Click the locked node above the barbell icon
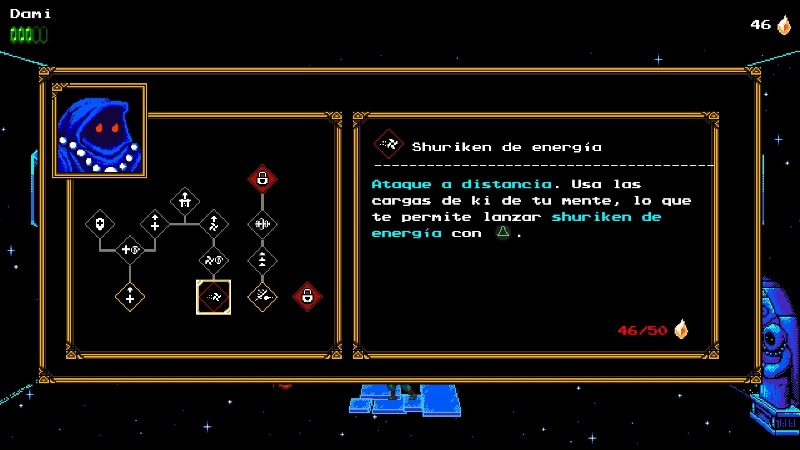Screen dimensions: 800x450 [x=262, y=179]
